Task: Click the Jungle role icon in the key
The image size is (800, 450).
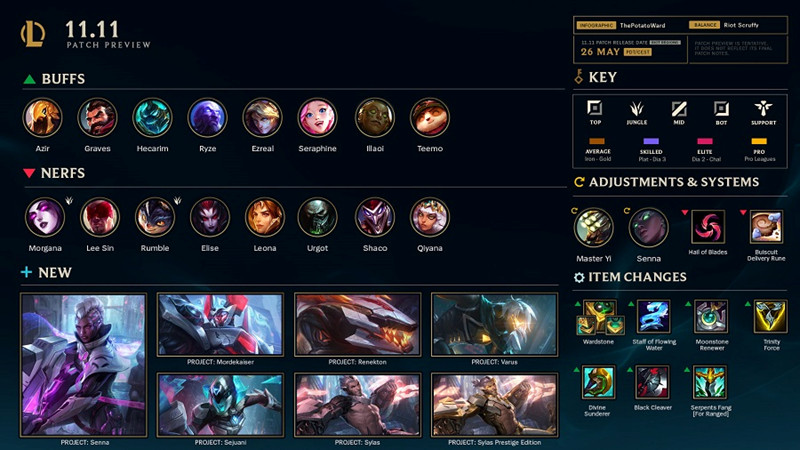Action: coord(636,108)
